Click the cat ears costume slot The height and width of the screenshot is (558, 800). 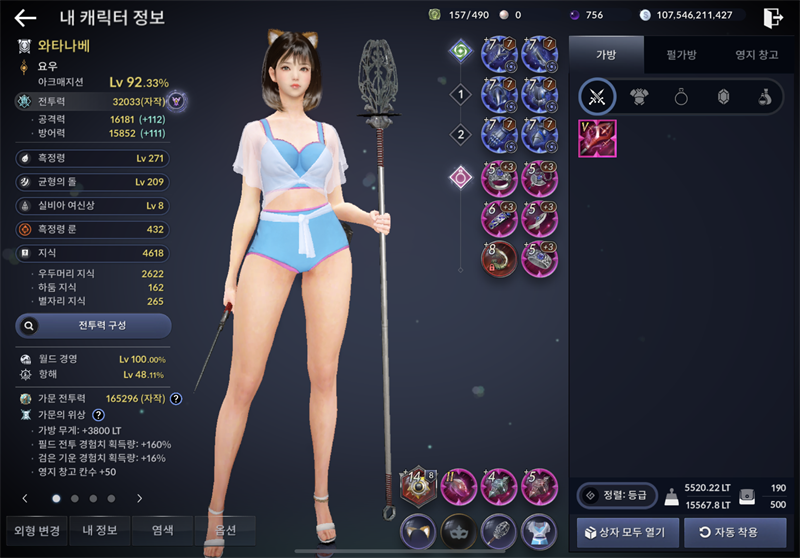[x=417, y=529]
